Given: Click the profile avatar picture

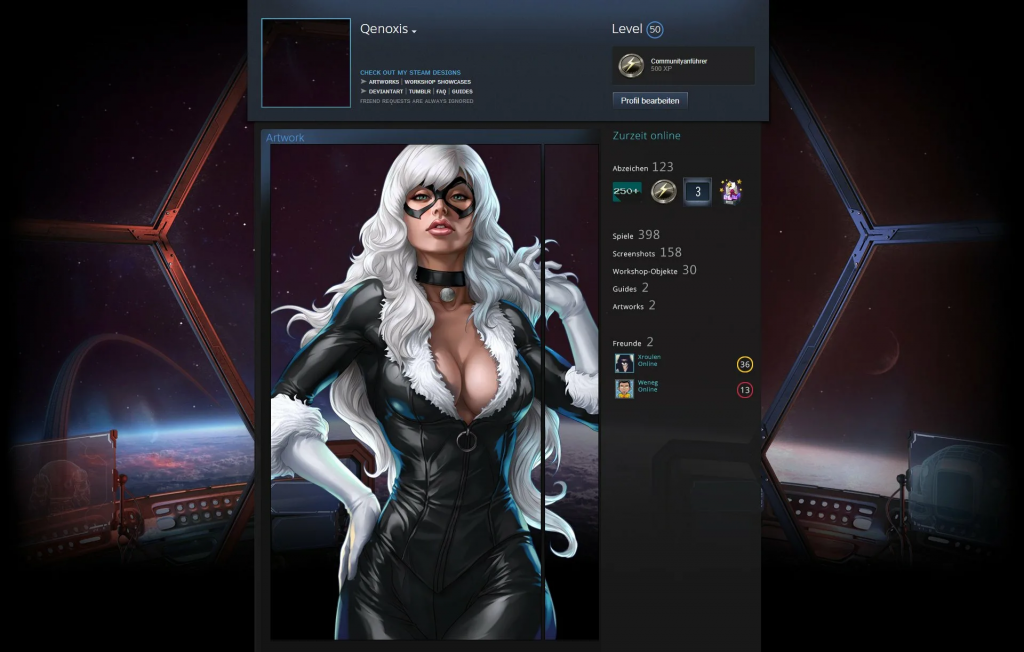Looking at the screenshot, I should coord(306,63).
